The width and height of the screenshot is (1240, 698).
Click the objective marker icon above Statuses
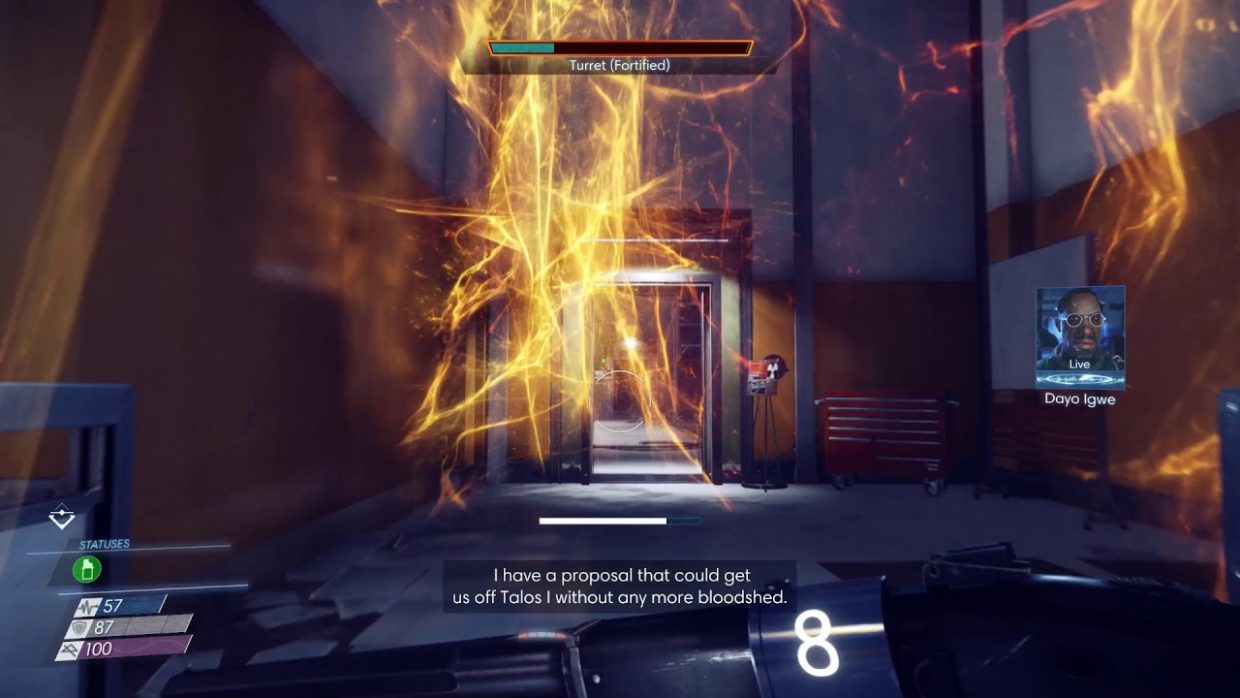tap(62, 516)
